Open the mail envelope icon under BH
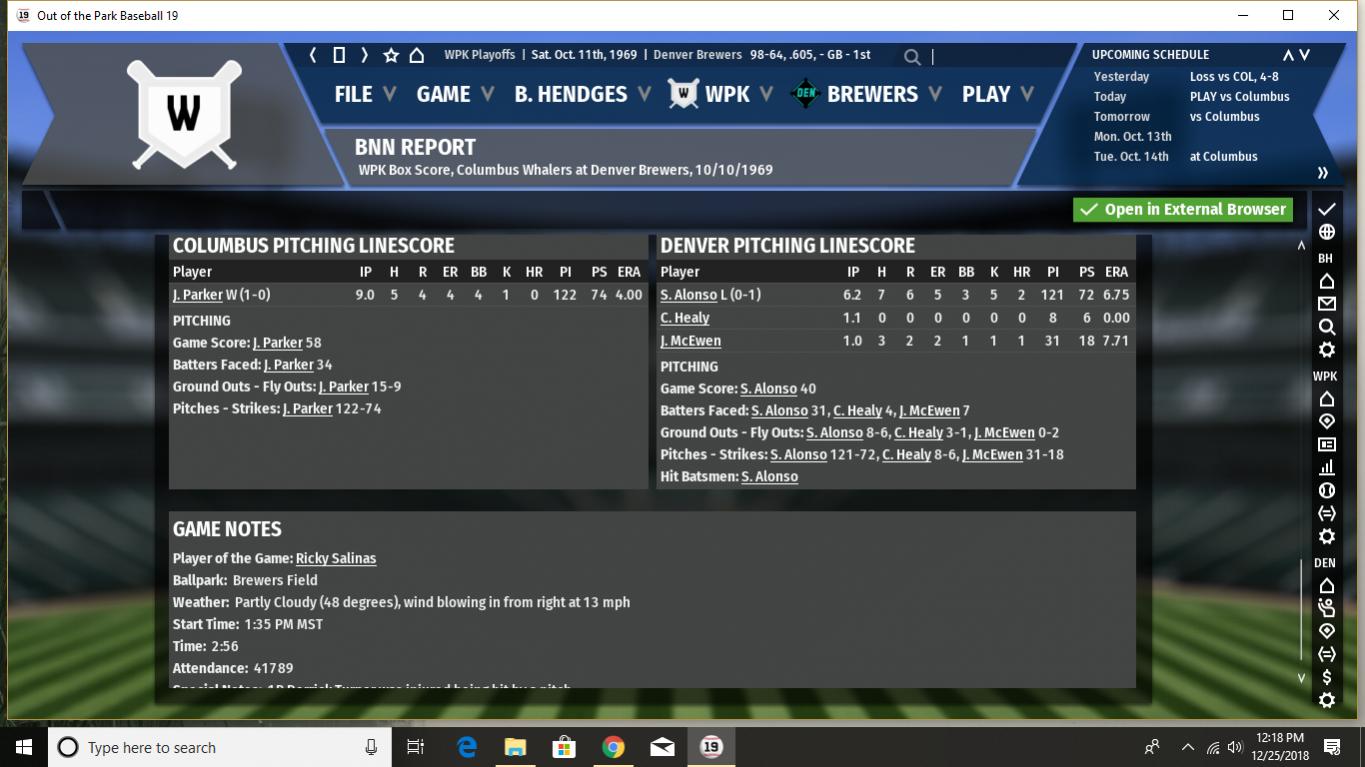The image size is (1365, 767). pyautogui.click(x=1327, y=304)
